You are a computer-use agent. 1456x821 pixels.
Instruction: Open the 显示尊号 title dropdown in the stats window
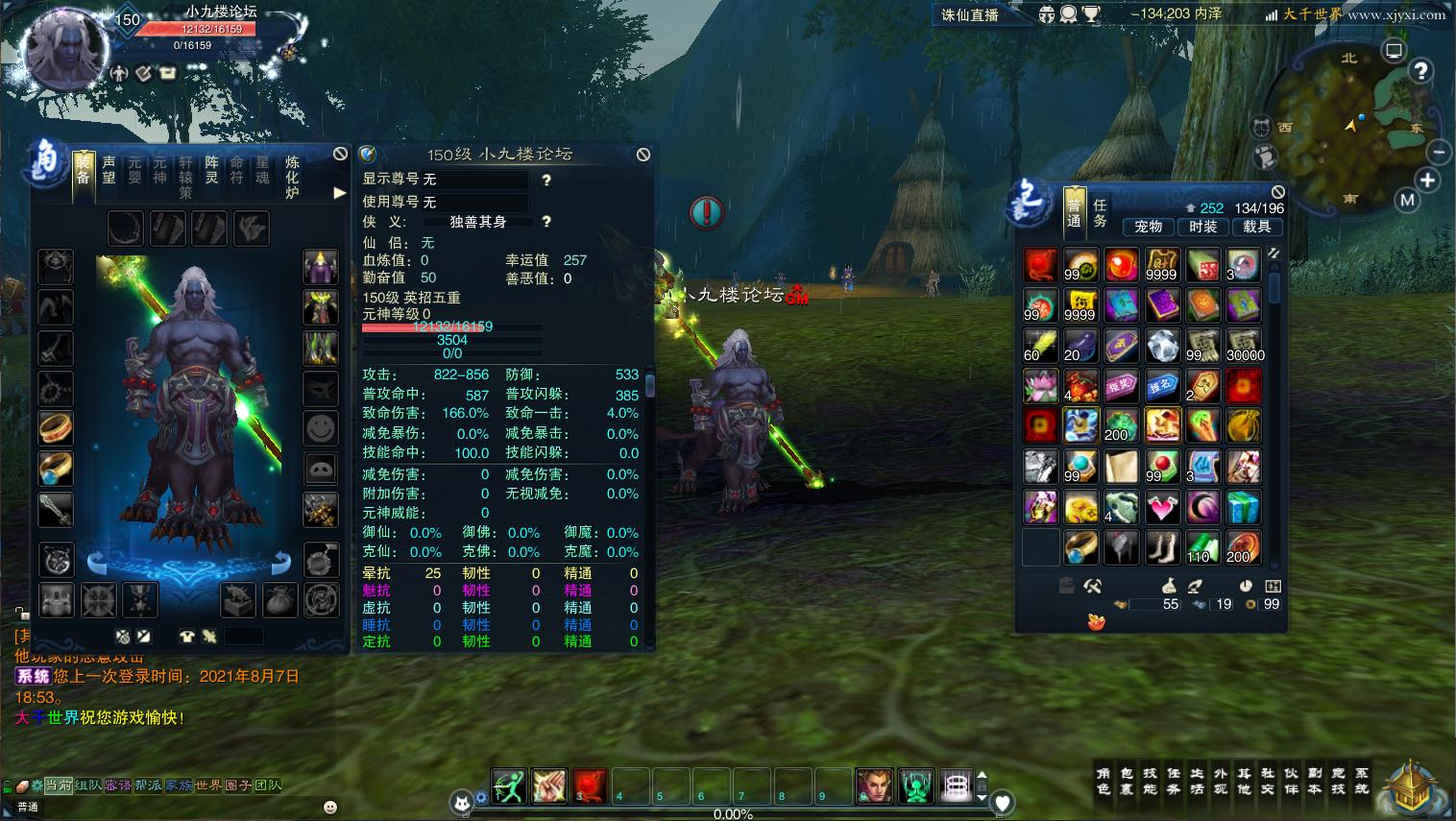pyautogui.click(x=477, y=180)
